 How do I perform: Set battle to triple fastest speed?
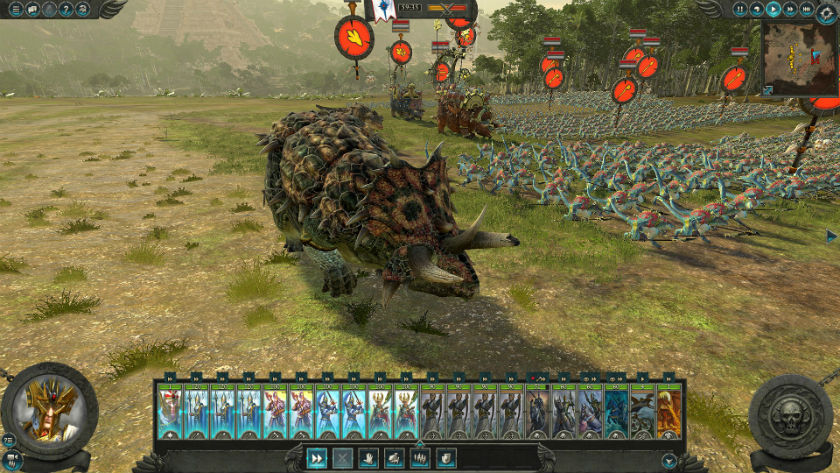807,9
